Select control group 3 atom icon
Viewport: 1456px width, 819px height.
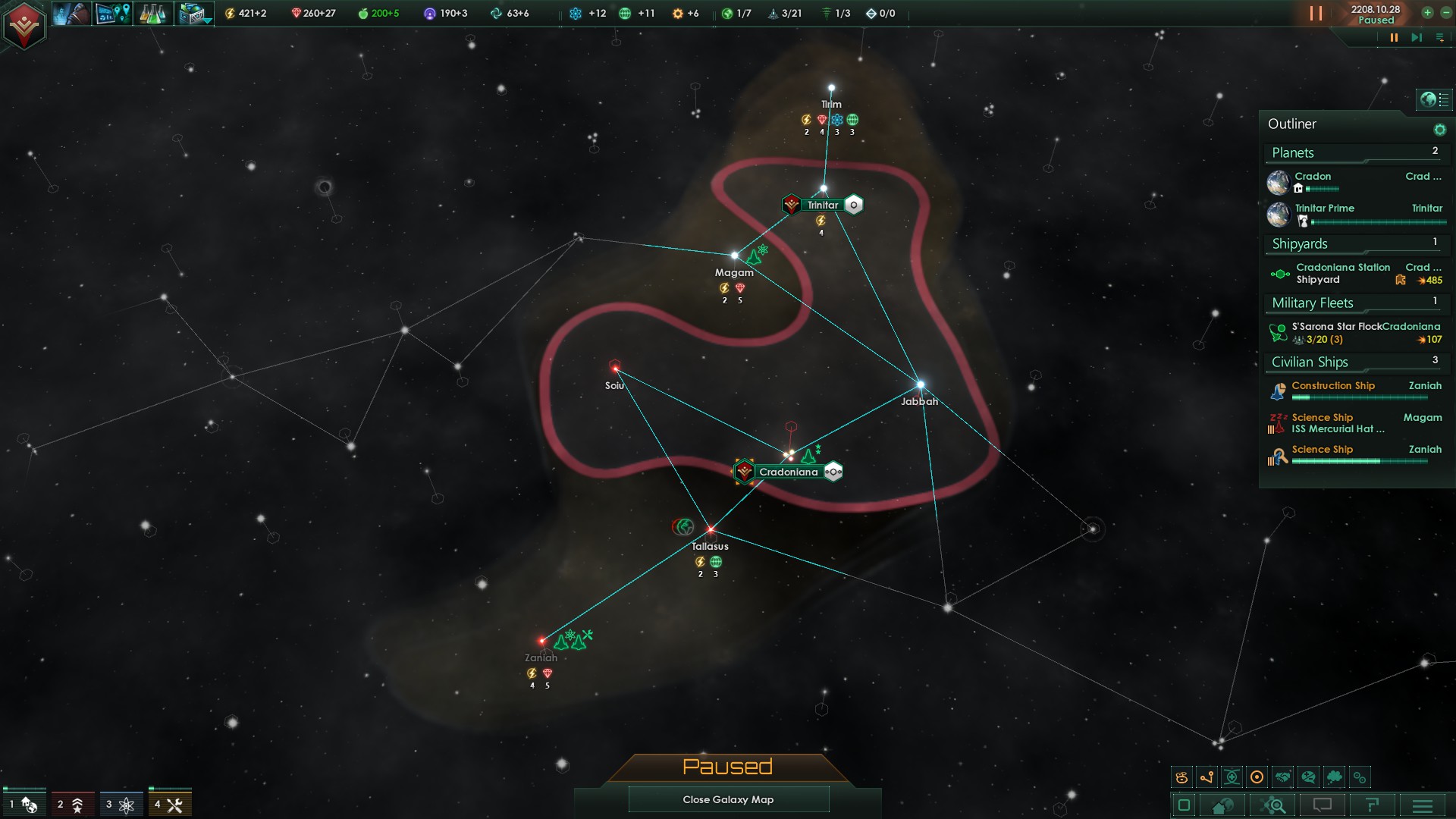pos(120,805)
